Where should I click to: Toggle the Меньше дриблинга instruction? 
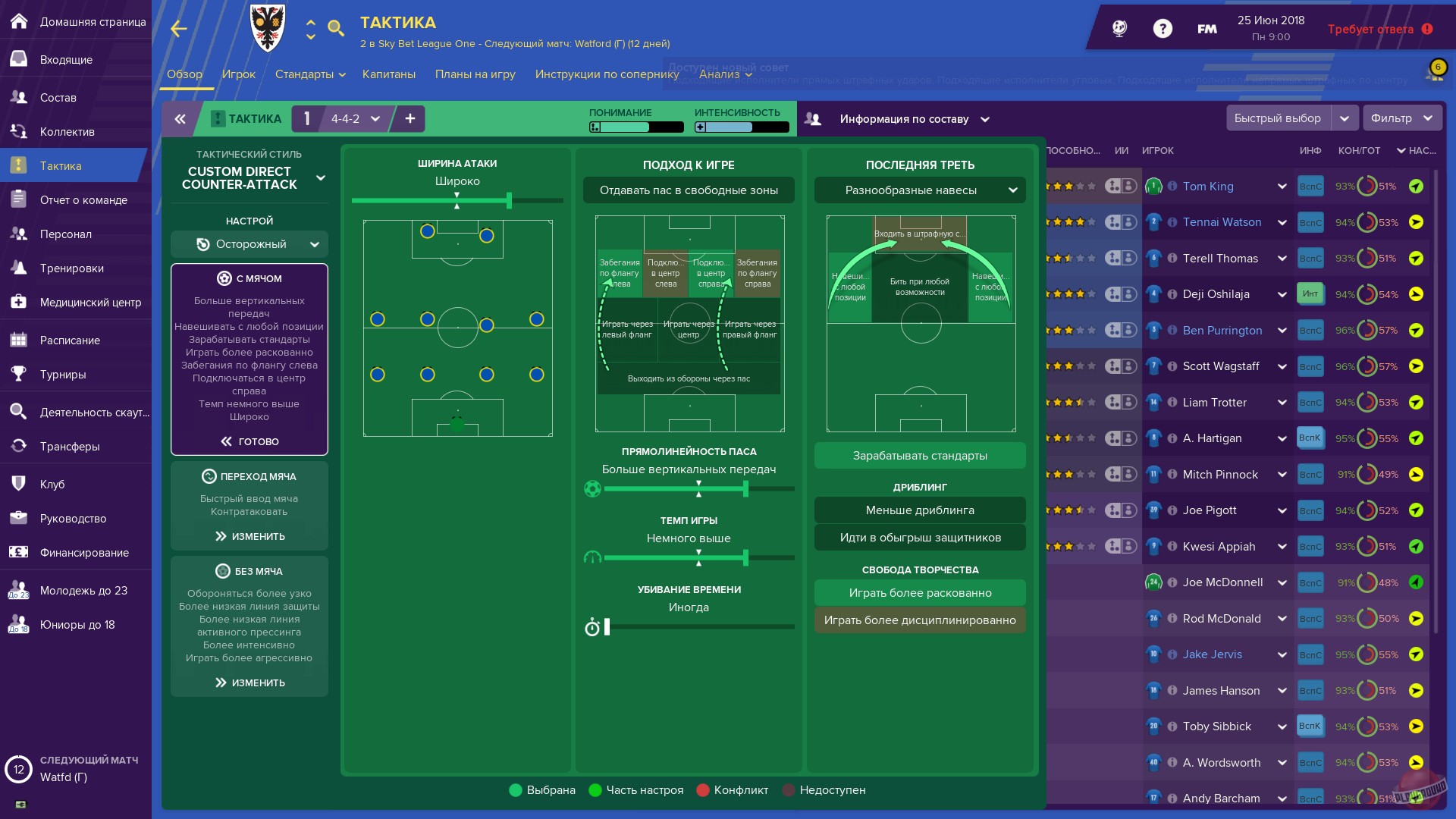pos(919,510)
